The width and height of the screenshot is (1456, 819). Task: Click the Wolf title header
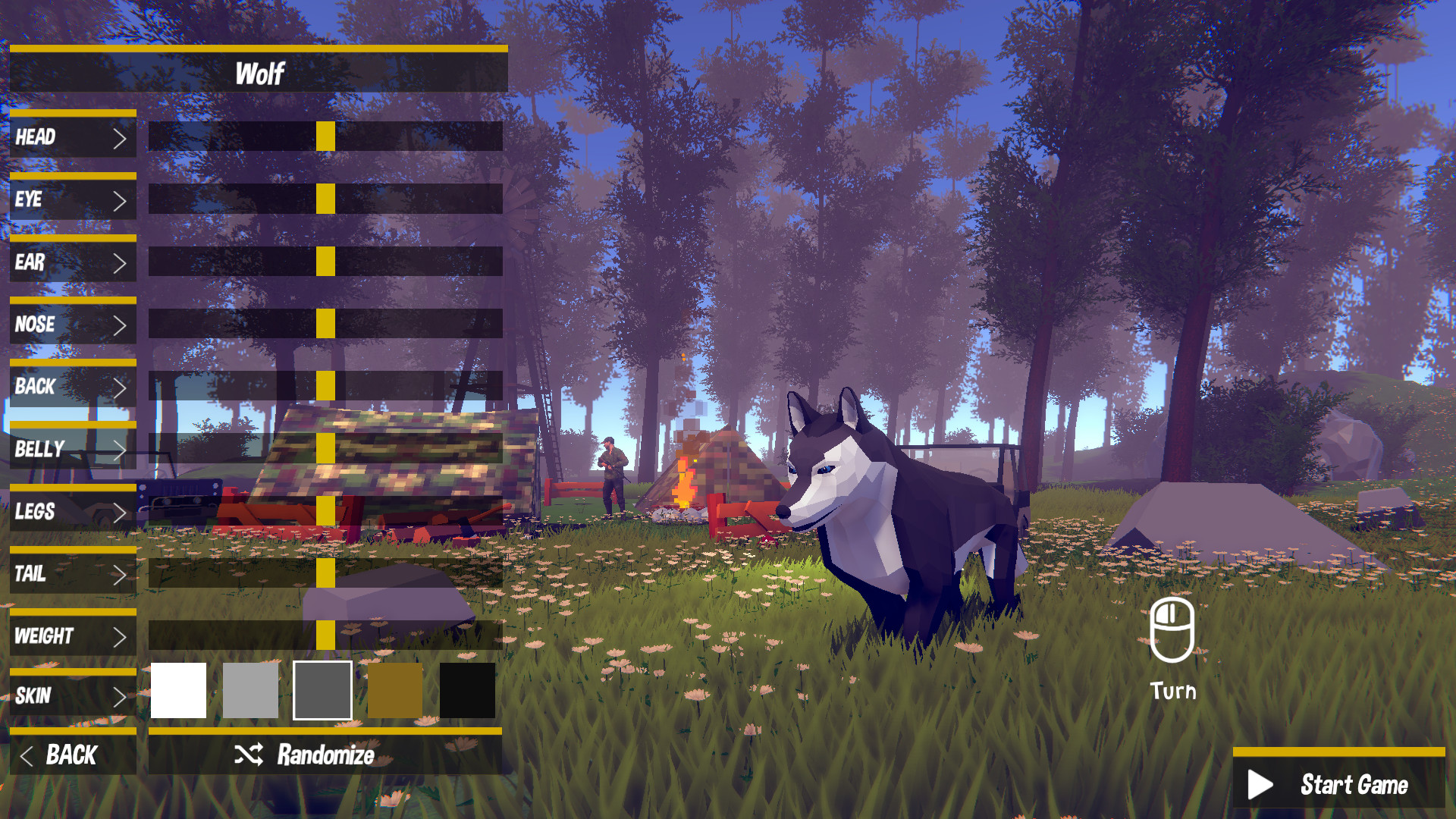(x=260, y=74)
